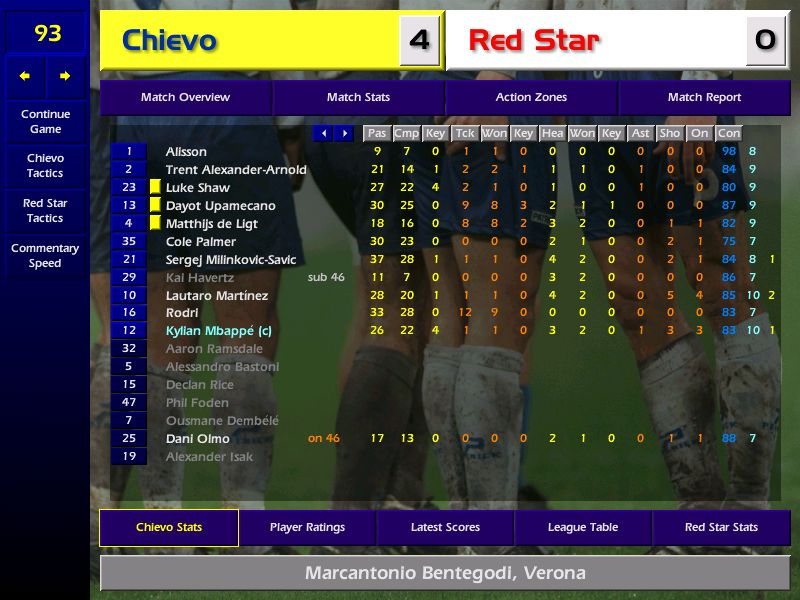The width and height of the screenshot is (800, 600).
Task: Go forward with the right yellow arrow
Action: [x=66, y=76]
